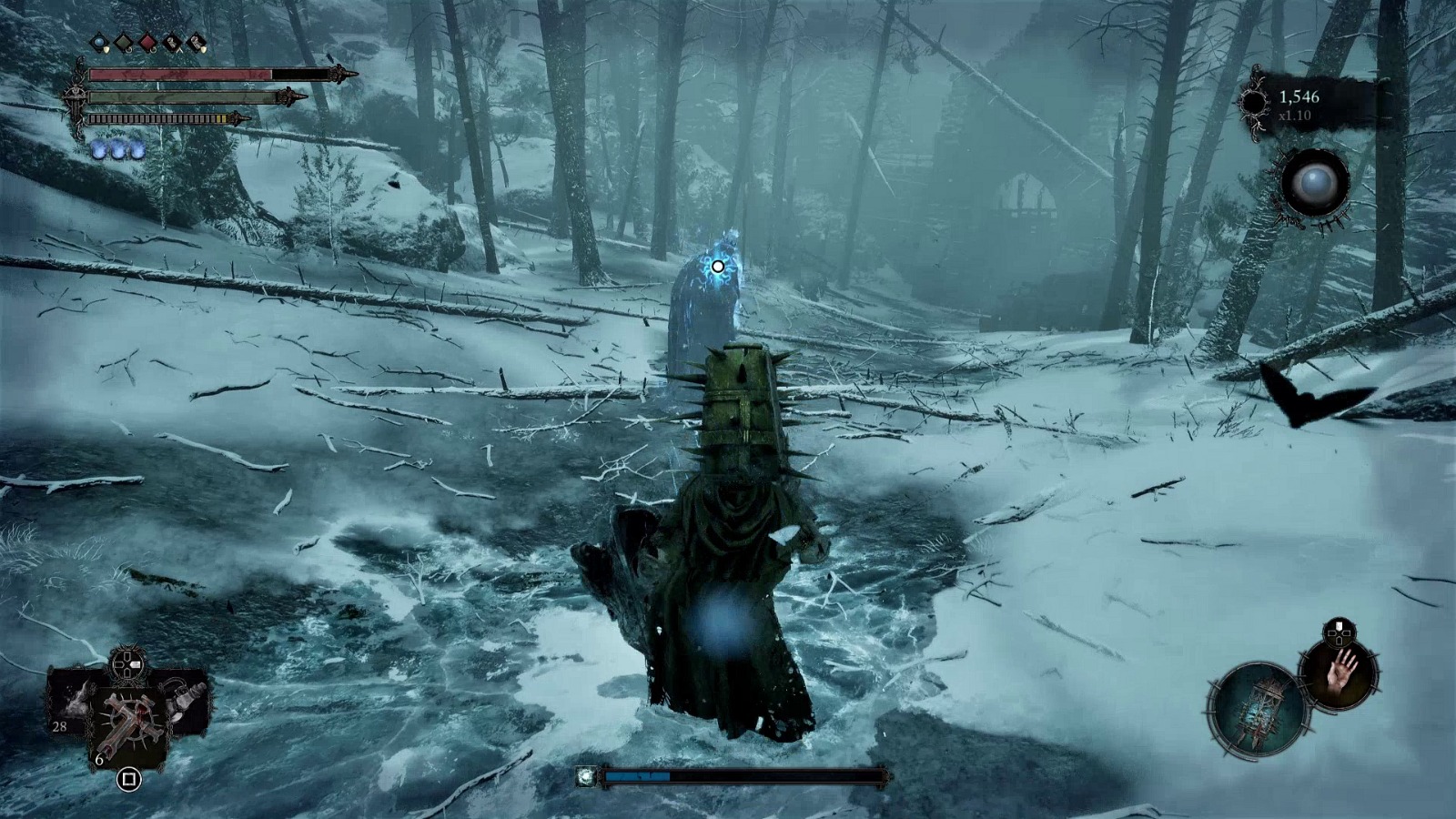Click the open hand icon bottom-right

coord(1339,675)
